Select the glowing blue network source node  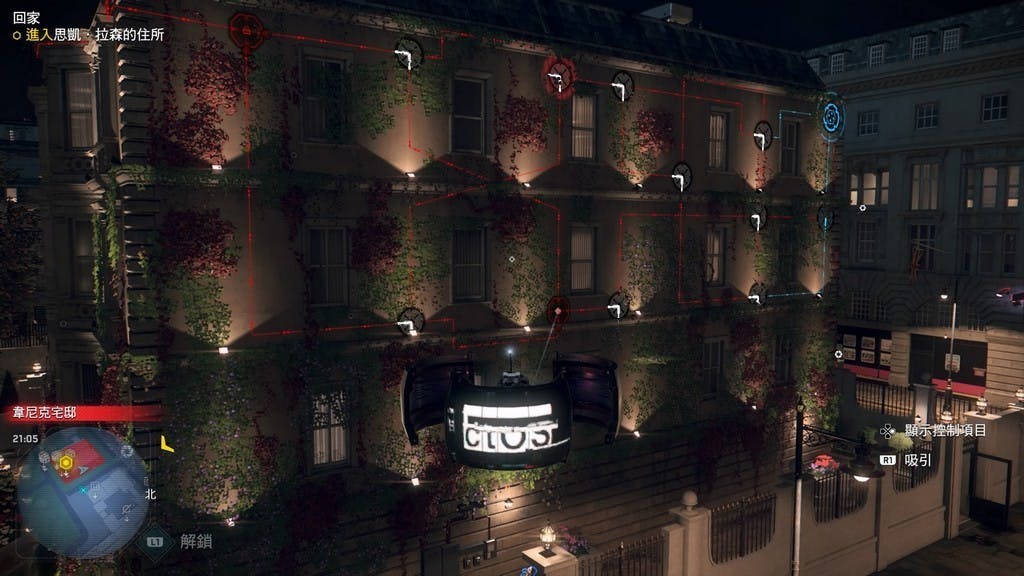tap(832, 116)
